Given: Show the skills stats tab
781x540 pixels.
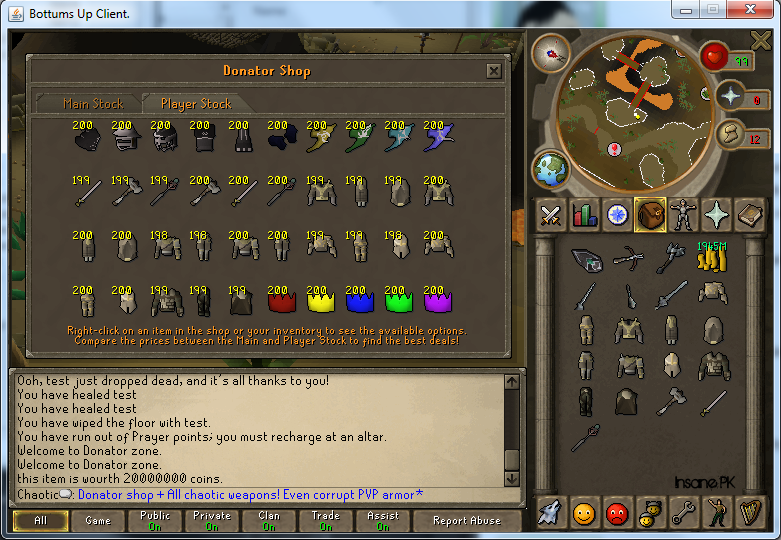Looking at the screenshot, I should click(x=583, y=215).
